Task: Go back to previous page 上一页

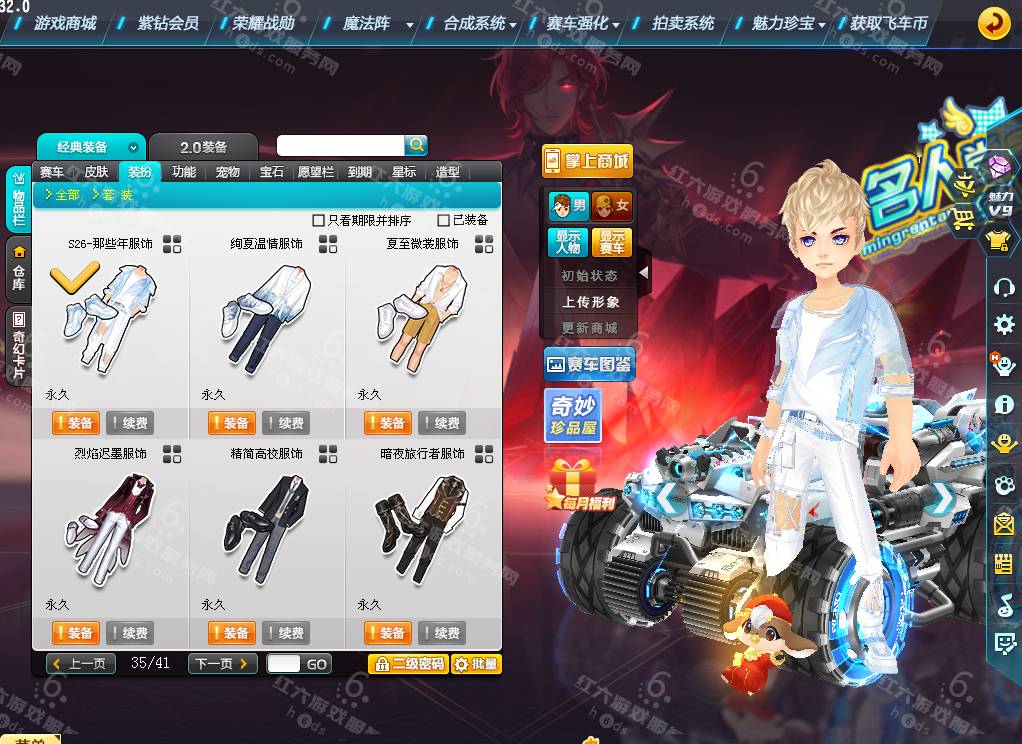Action: click(82, 663)
